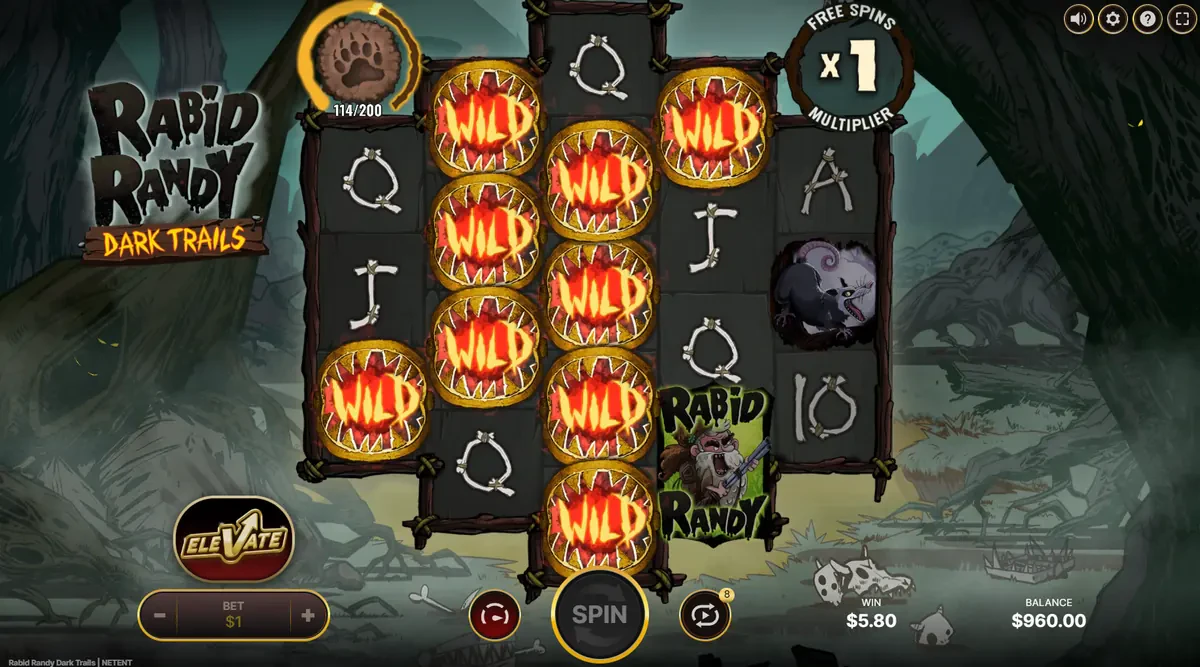Toggle fullscreen mode
Image resolution: width=1200 pixels, height=667 pixels.
click(1179, 19)
